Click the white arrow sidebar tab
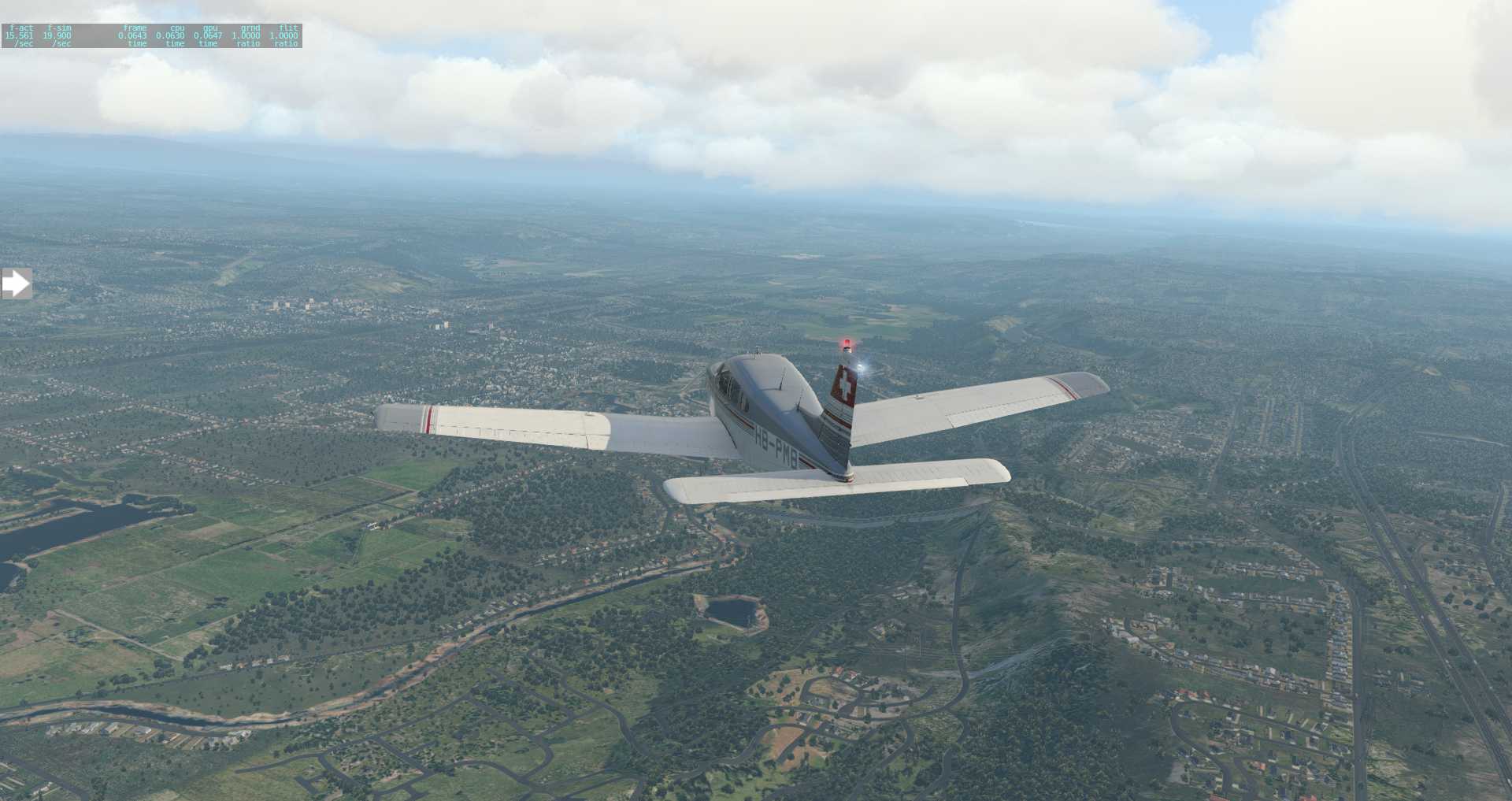The height and width of the screenshot is (801, 1512). click(16, 284)
